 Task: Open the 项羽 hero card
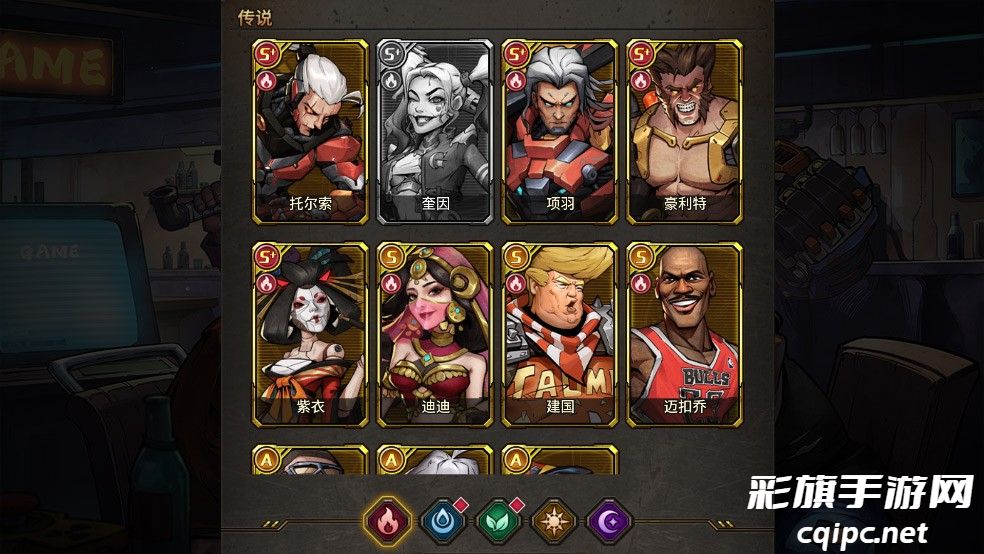click(x=559, y=132)
